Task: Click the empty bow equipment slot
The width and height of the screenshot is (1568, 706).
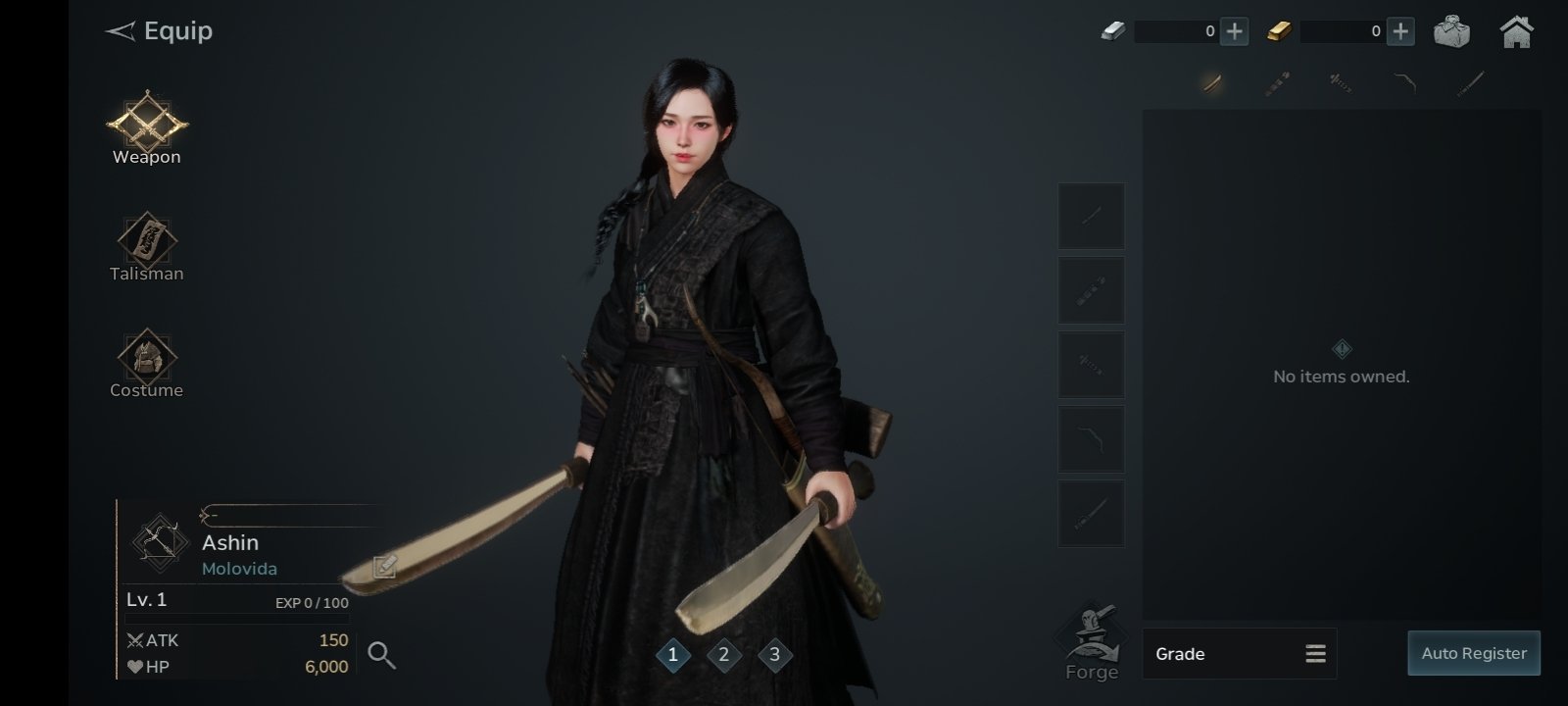Action: [1091, 439]
